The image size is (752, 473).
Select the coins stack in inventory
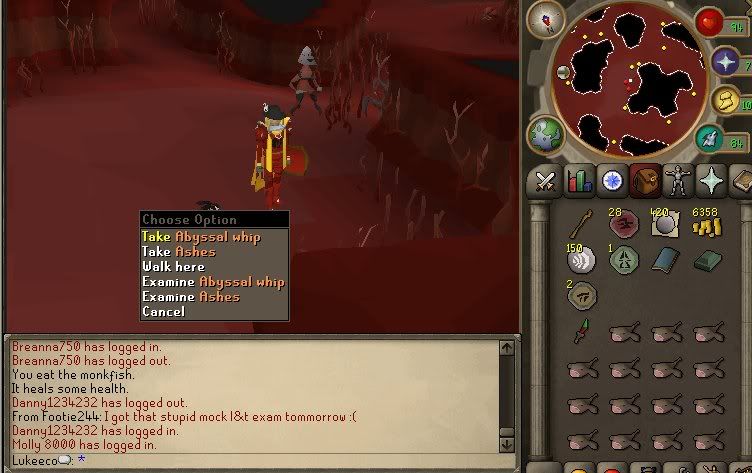coord(707,224)
